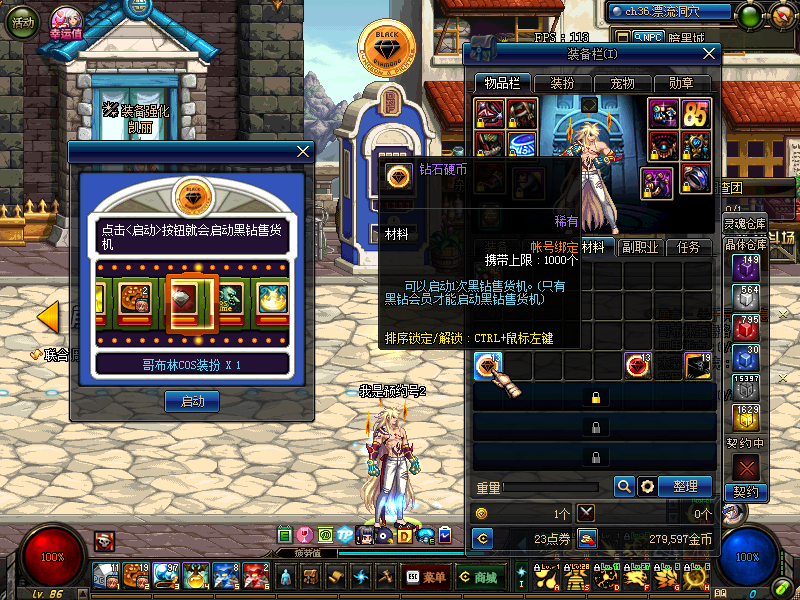800x600 pixels.
Task: Open the 菜单 menu button
Action: click(x=427, y=576)
